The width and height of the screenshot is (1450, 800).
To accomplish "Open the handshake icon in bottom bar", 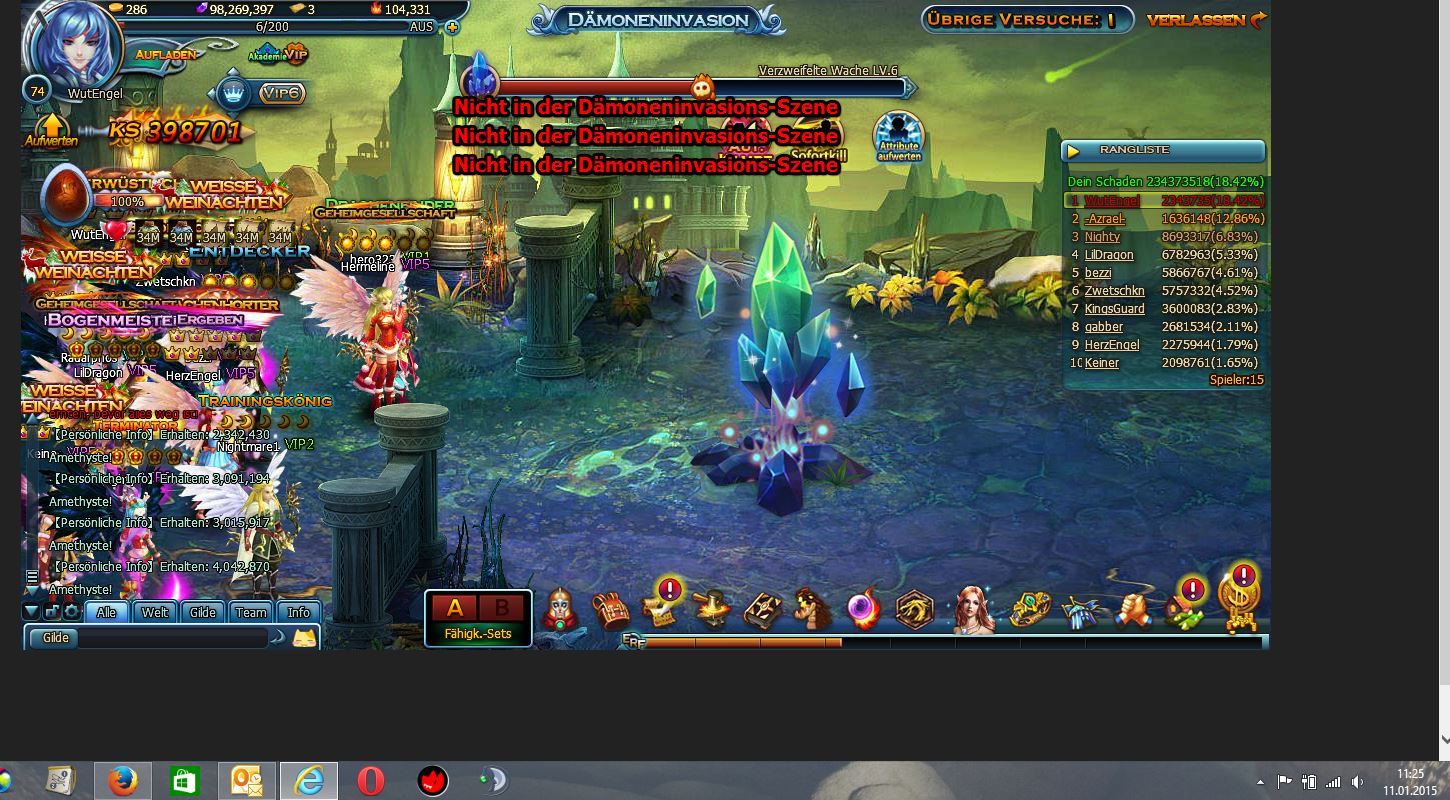I will click(1132, 609).
